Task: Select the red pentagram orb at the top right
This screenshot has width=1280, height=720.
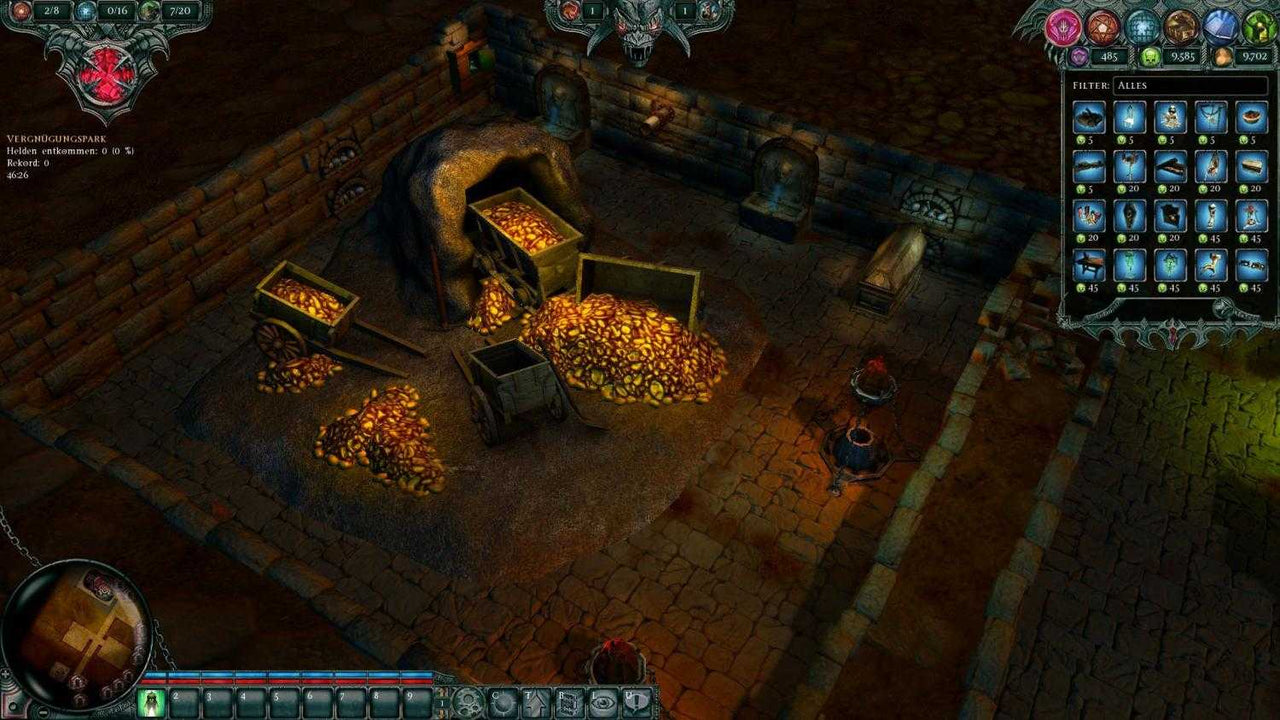Action: pos(1102,27)
